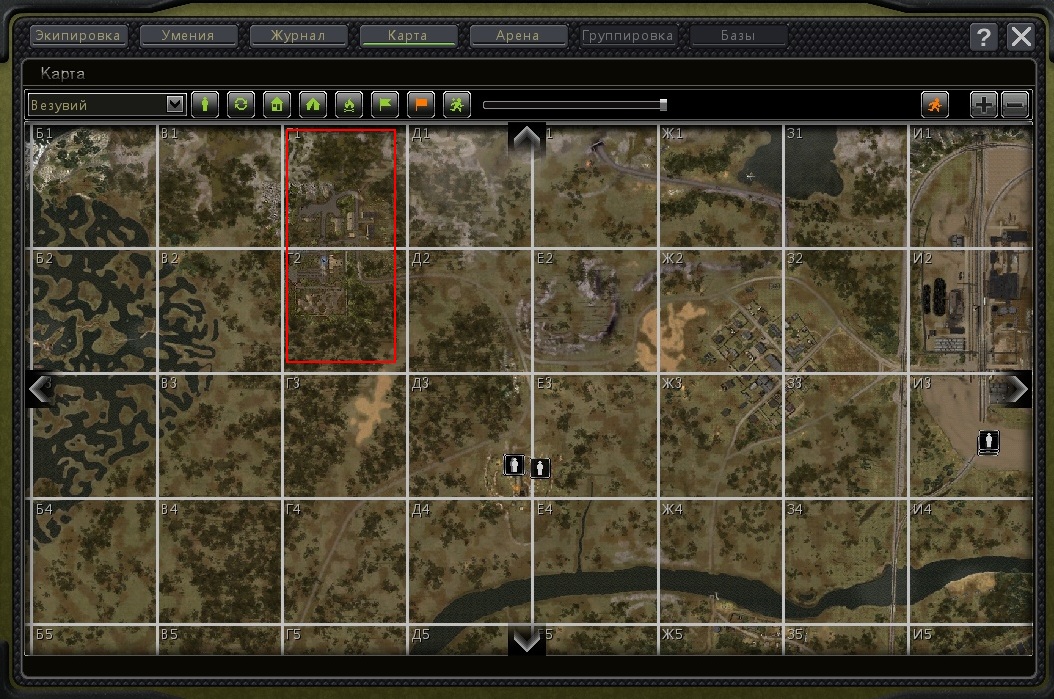Open help with the question mark button
The height and width of the screenshot is (699, 1054).
pyautogui.click(x=984, y=37)
